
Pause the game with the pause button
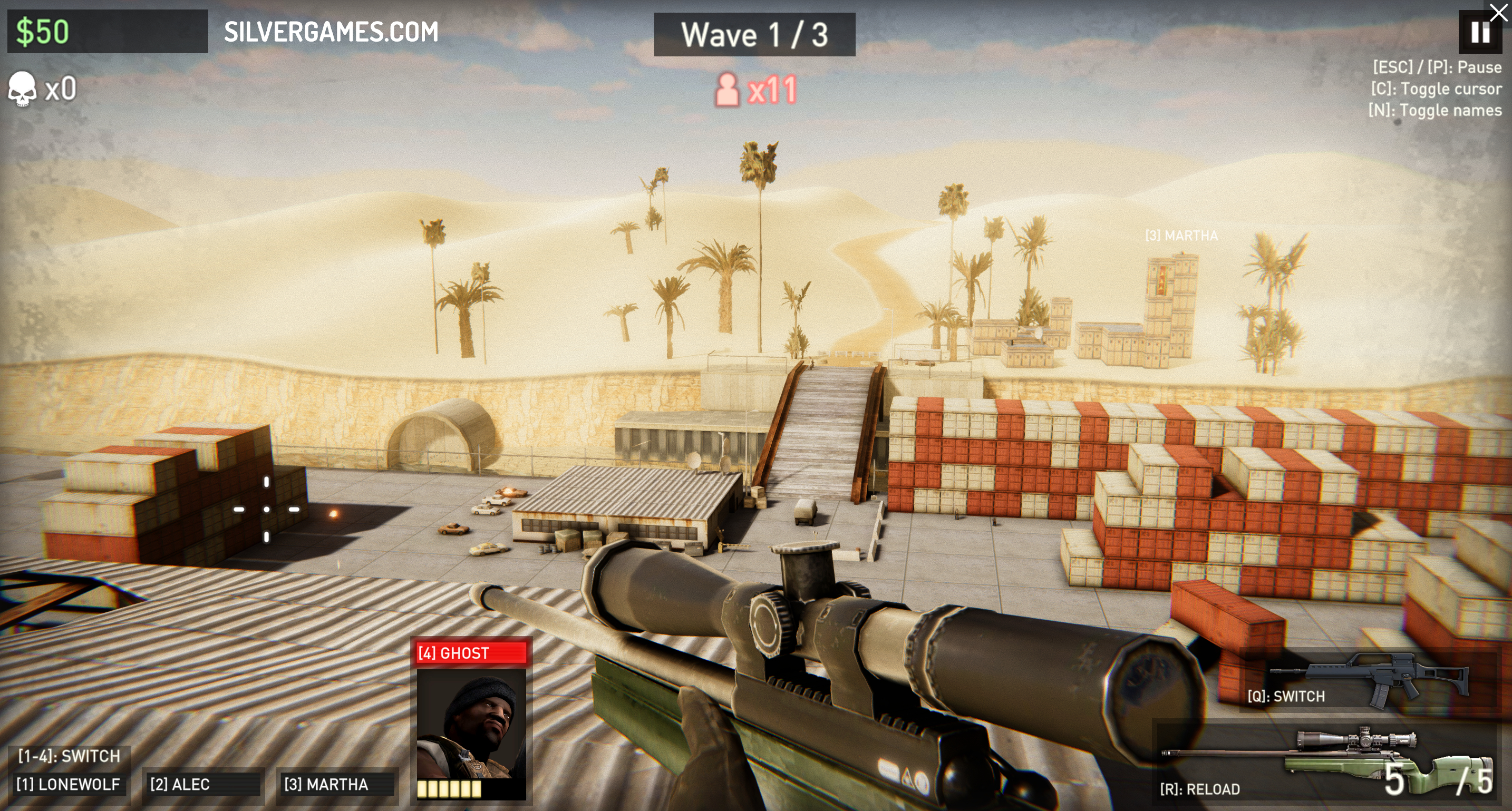click(x=1480, y=32)
